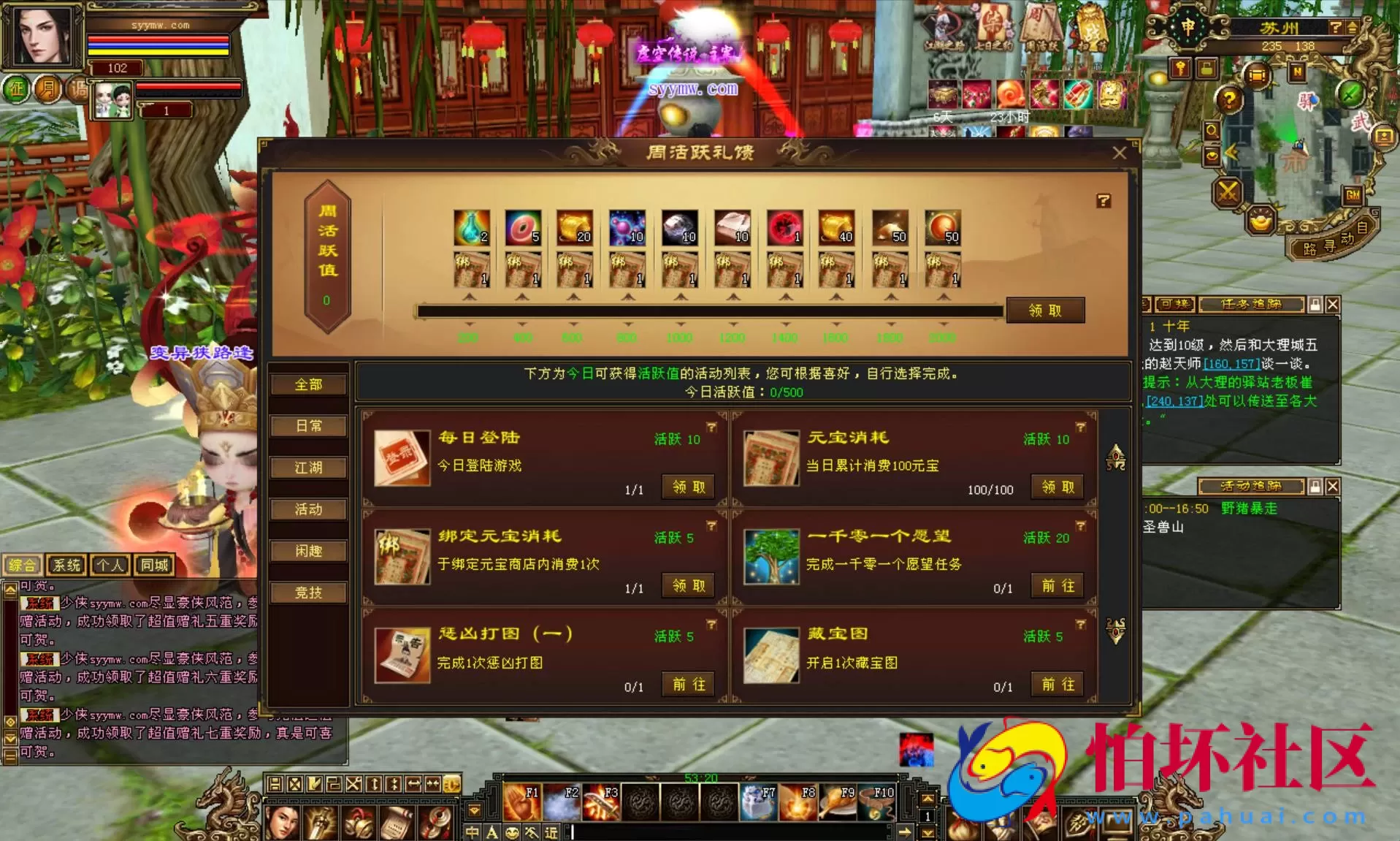Click the magnifying glass search icon by minimap
This screenshot has height=841, width=1400.
pos(1212,132)
